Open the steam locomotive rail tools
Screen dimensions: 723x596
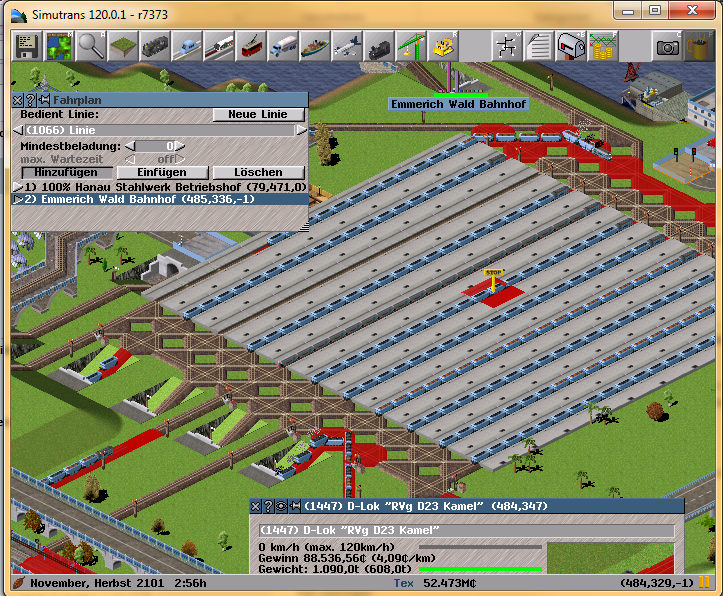[x=154, y=46]
